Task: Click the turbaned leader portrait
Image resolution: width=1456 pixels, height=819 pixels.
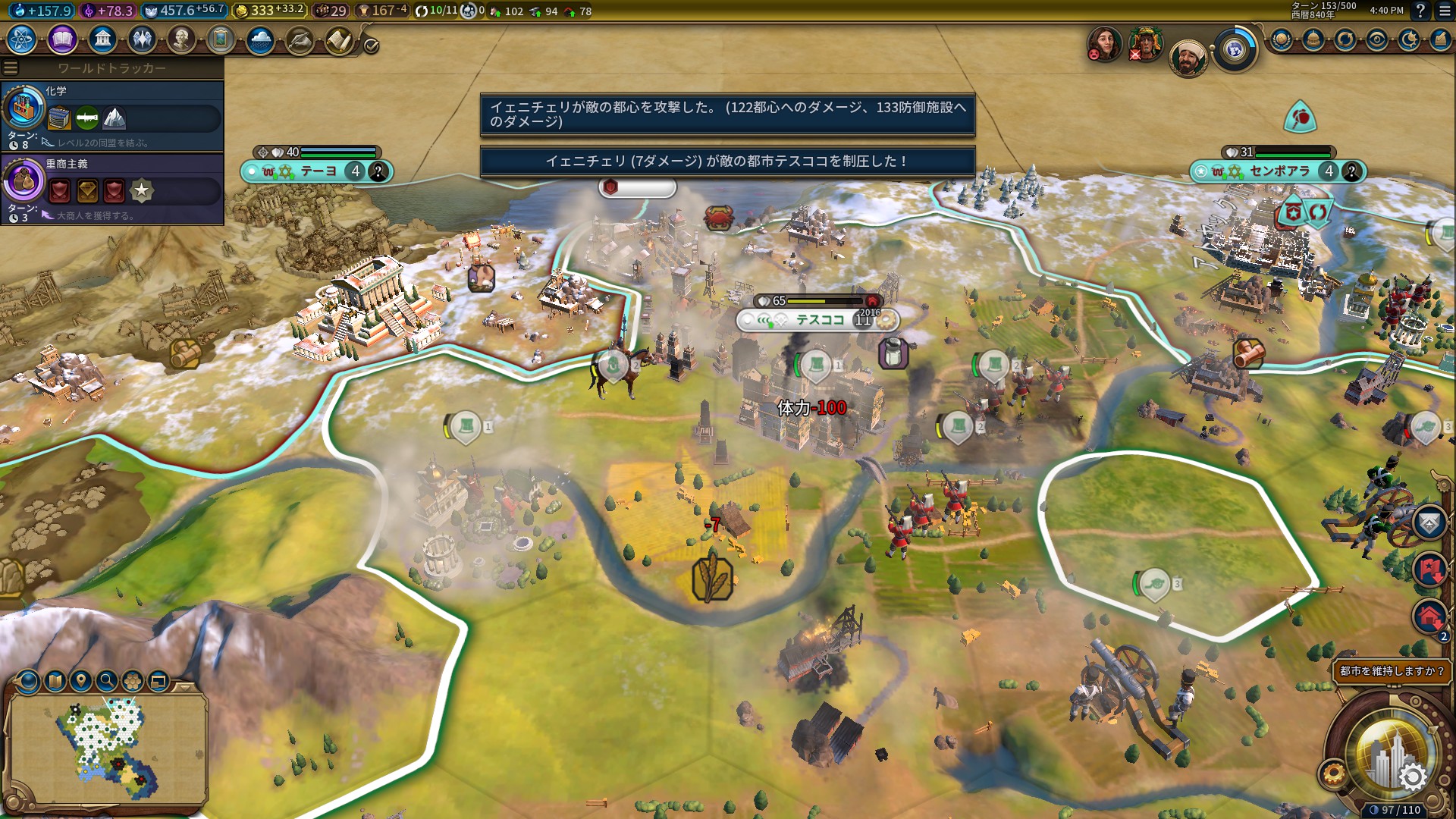Action: [x=1187, y=58]
